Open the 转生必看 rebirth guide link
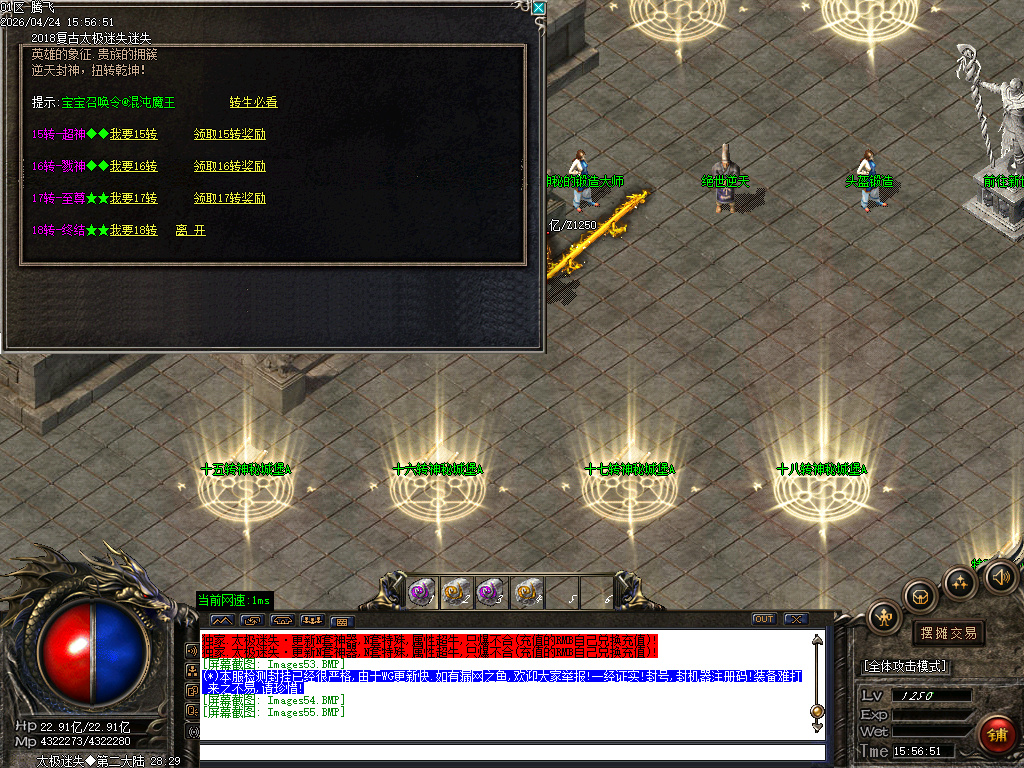The image size is (1024, 768). click(x=253, y=102)
